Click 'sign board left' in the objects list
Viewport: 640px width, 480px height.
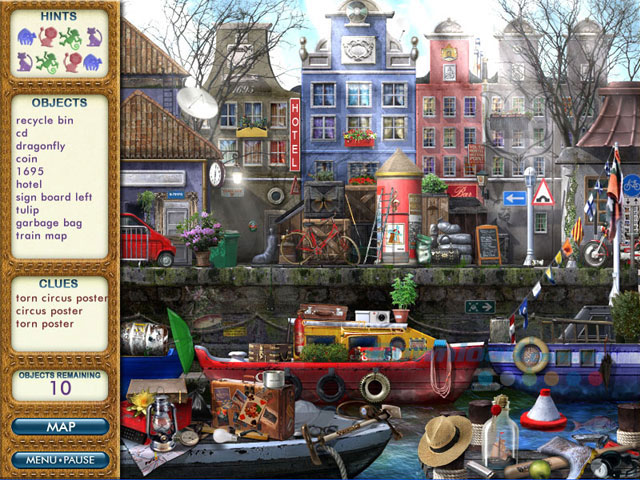pos(52,198)
